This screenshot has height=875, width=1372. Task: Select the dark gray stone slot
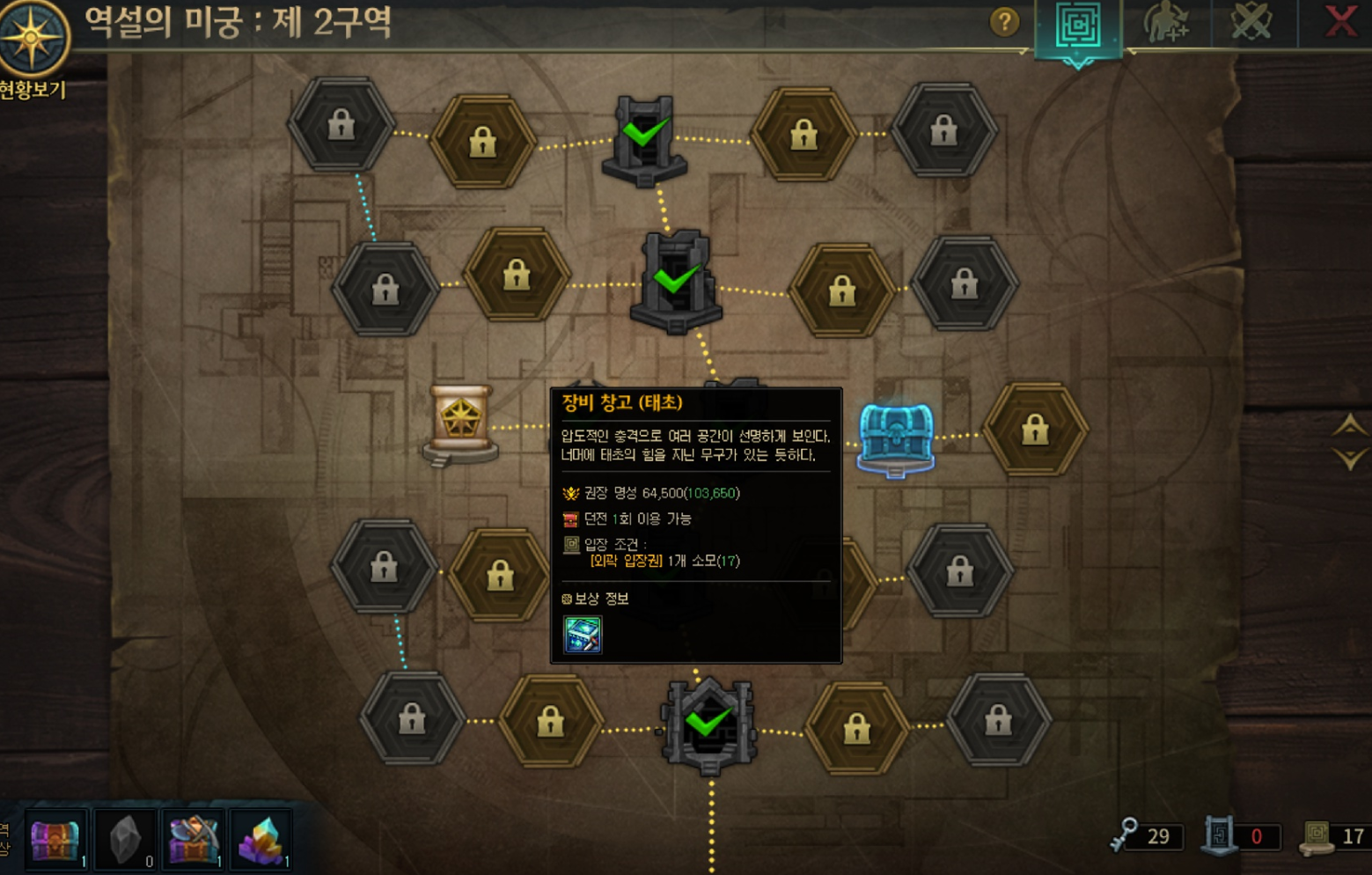tap(126, 840)
